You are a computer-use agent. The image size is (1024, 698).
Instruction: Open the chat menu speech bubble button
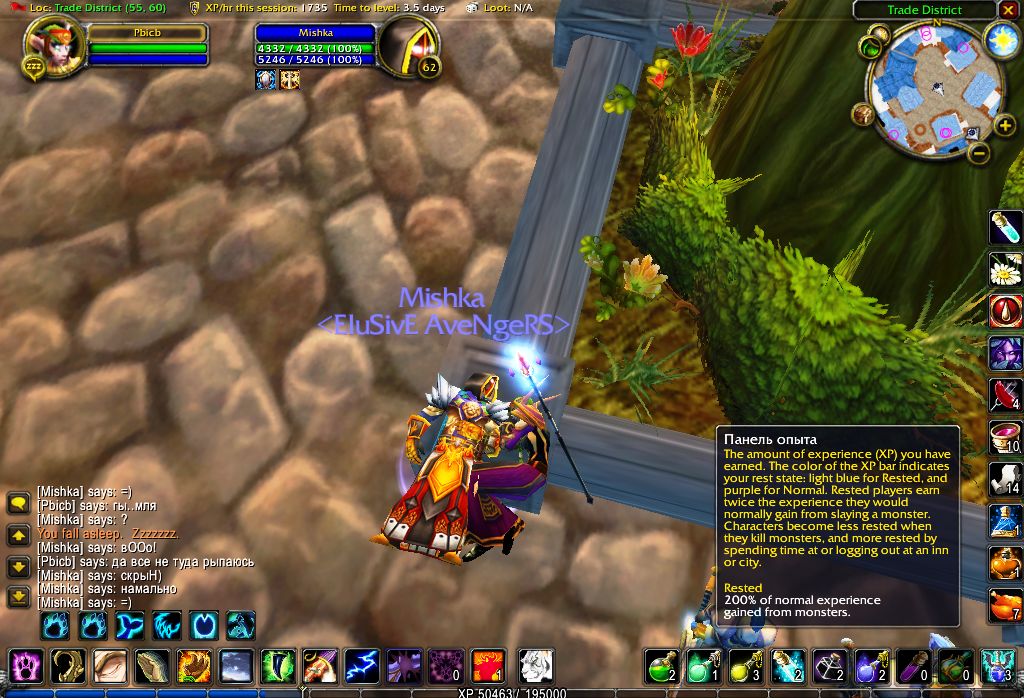(18, 503)
